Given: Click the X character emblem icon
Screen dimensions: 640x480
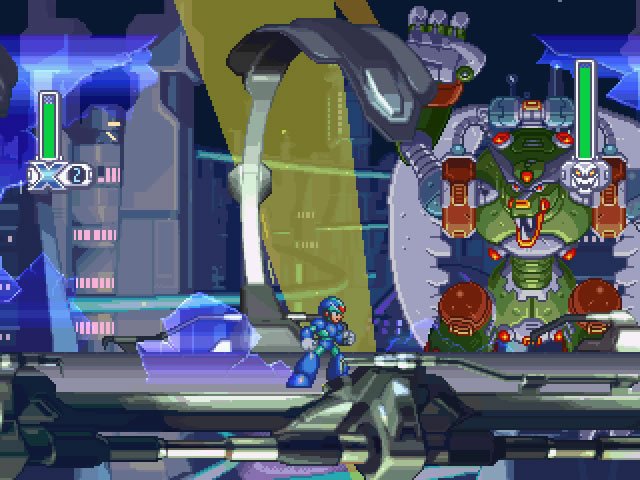Looking at the screenshot, I should [48, 175].
